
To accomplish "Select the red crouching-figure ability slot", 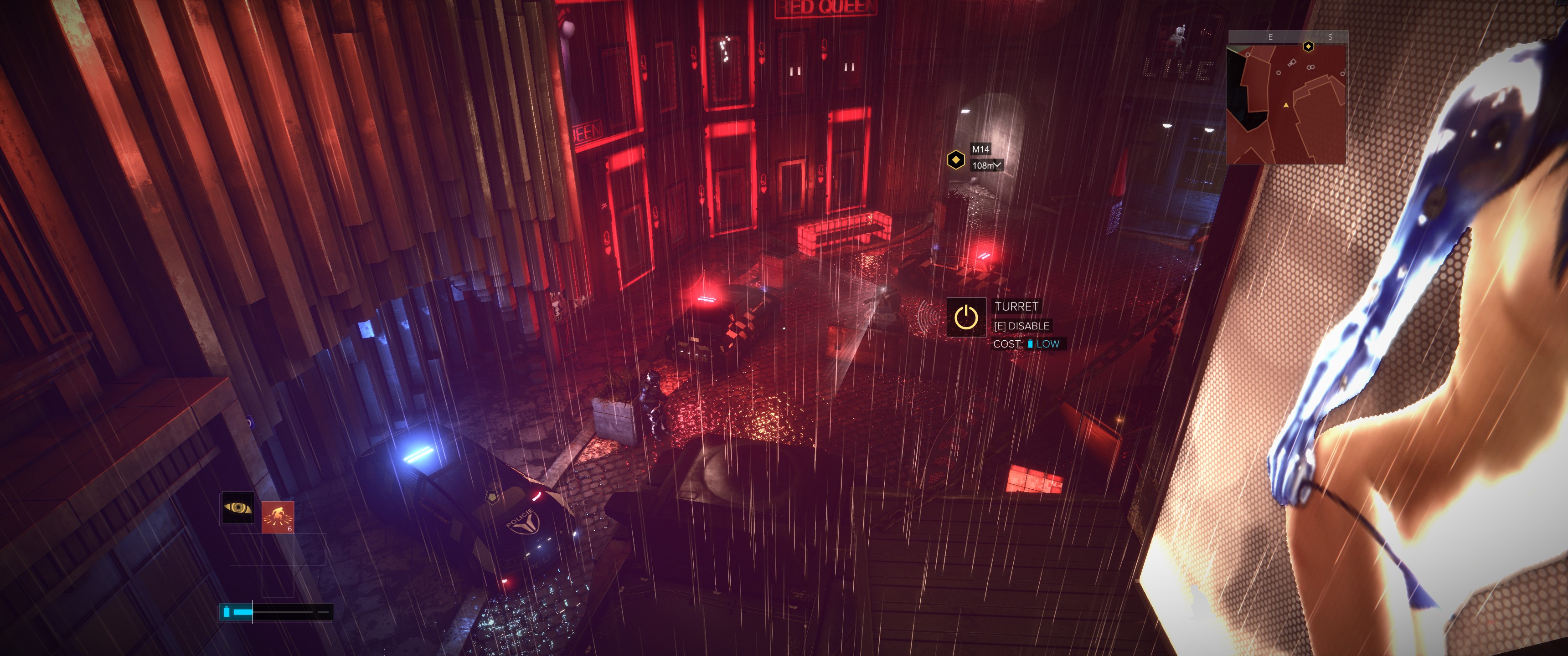I will pos(278,517).
